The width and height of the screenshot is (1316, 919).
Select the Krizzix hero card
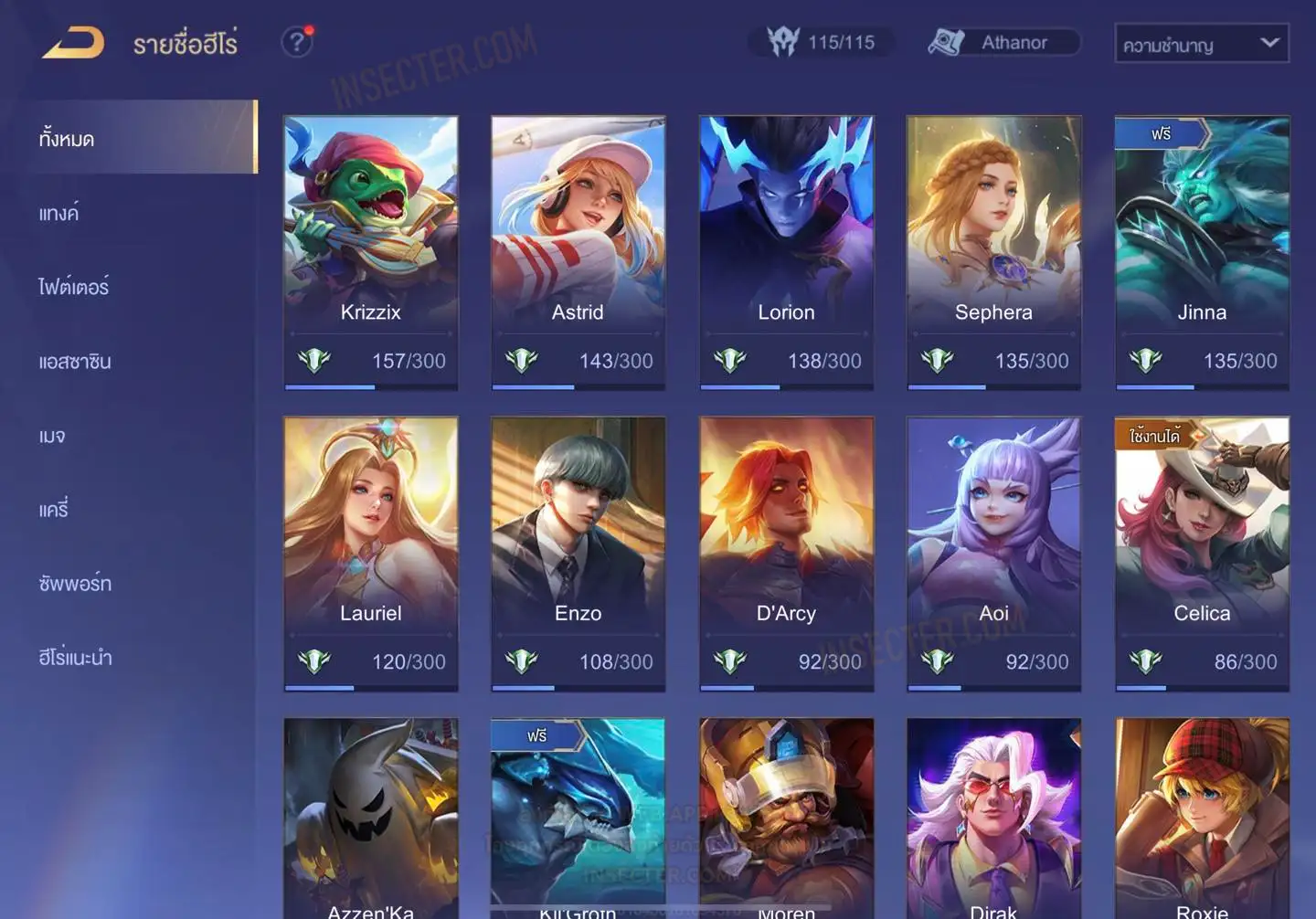[370, 252]
